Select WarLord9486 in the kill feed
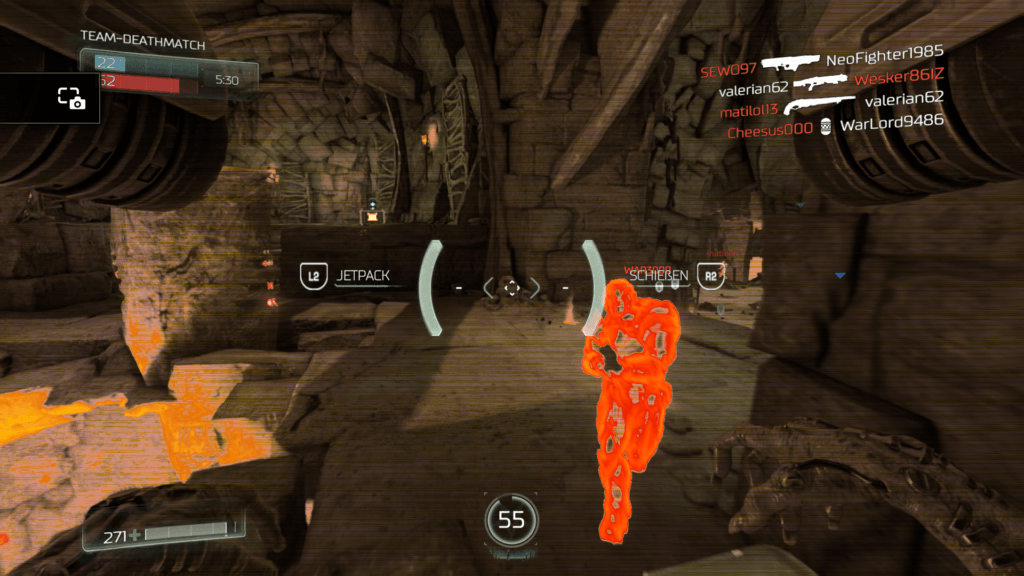This screenshot has width=1024, height=576. 891,123
